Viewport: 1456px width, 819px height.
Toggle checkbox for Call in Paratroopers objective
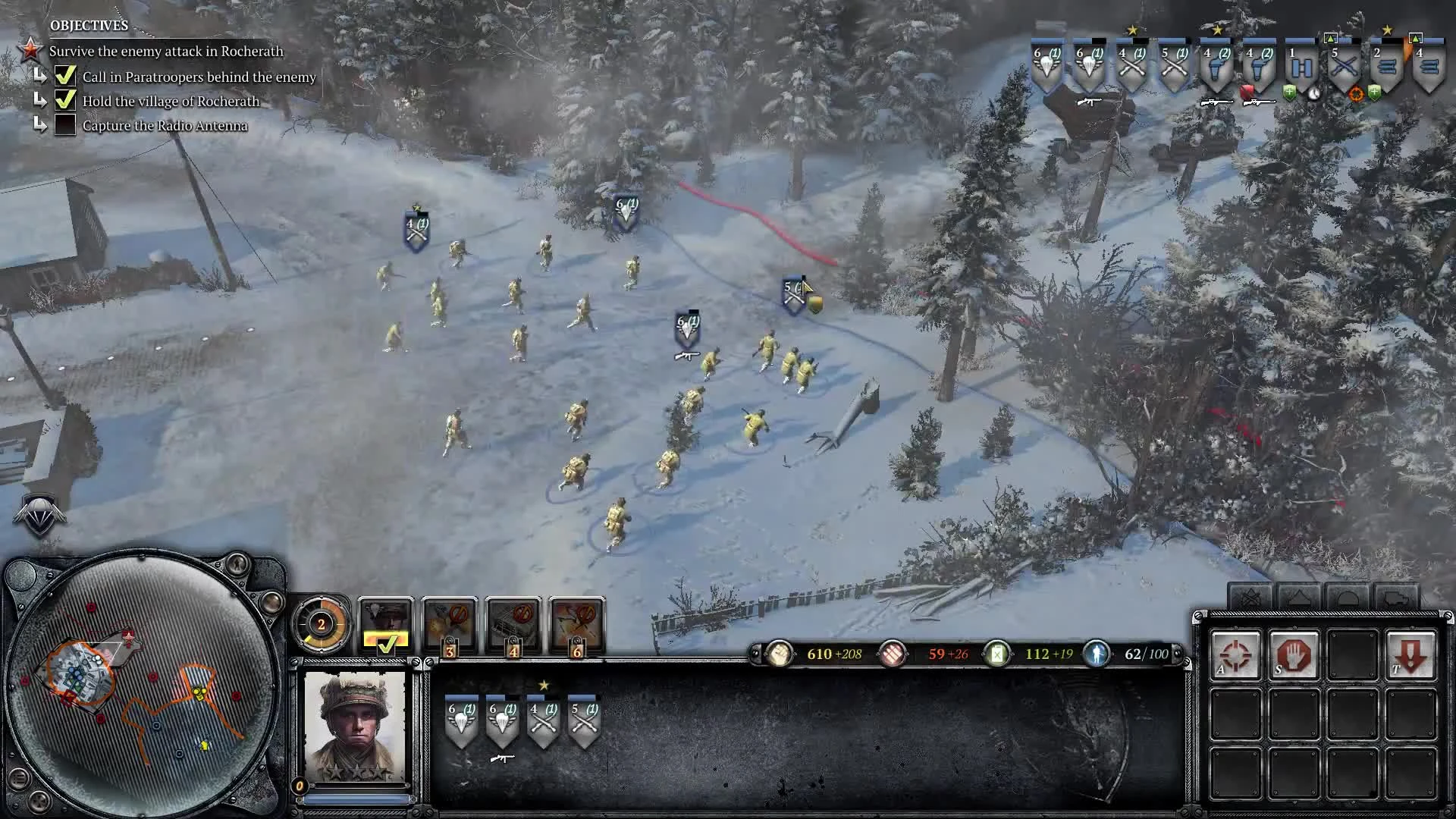tap(67, 76)
